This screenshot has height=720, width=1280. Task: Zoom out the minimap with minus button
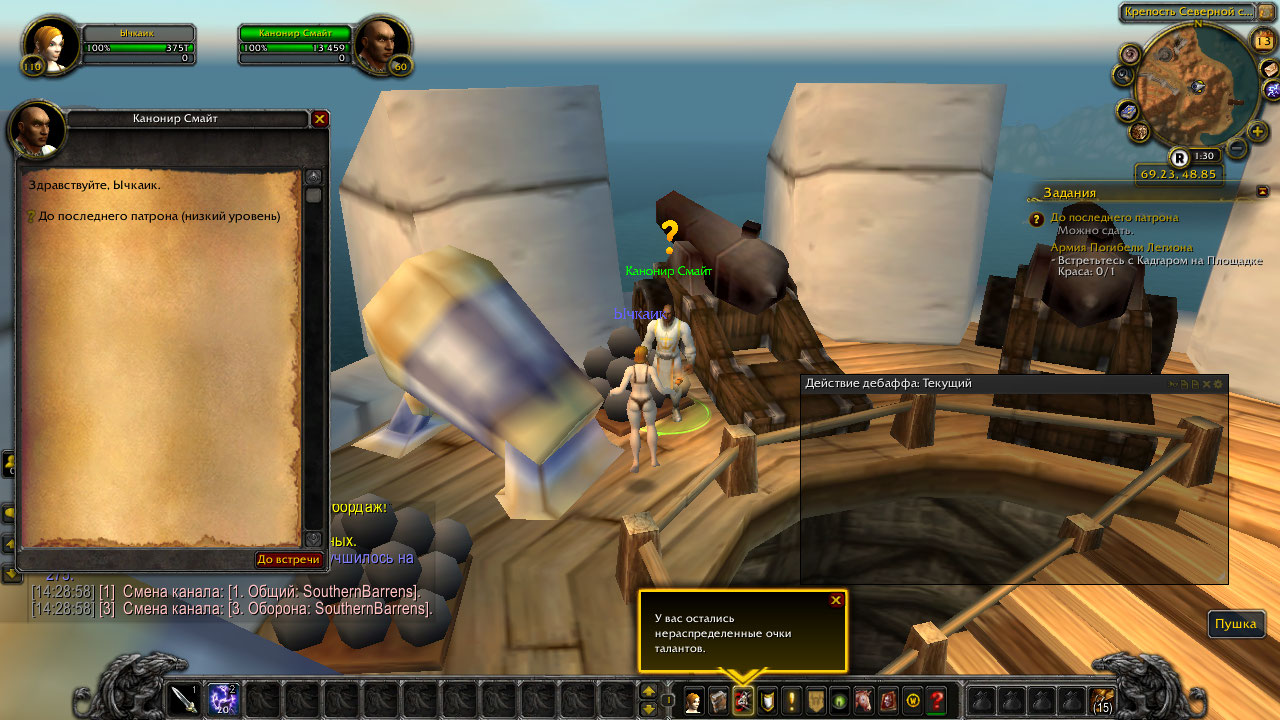(1236, 149)
